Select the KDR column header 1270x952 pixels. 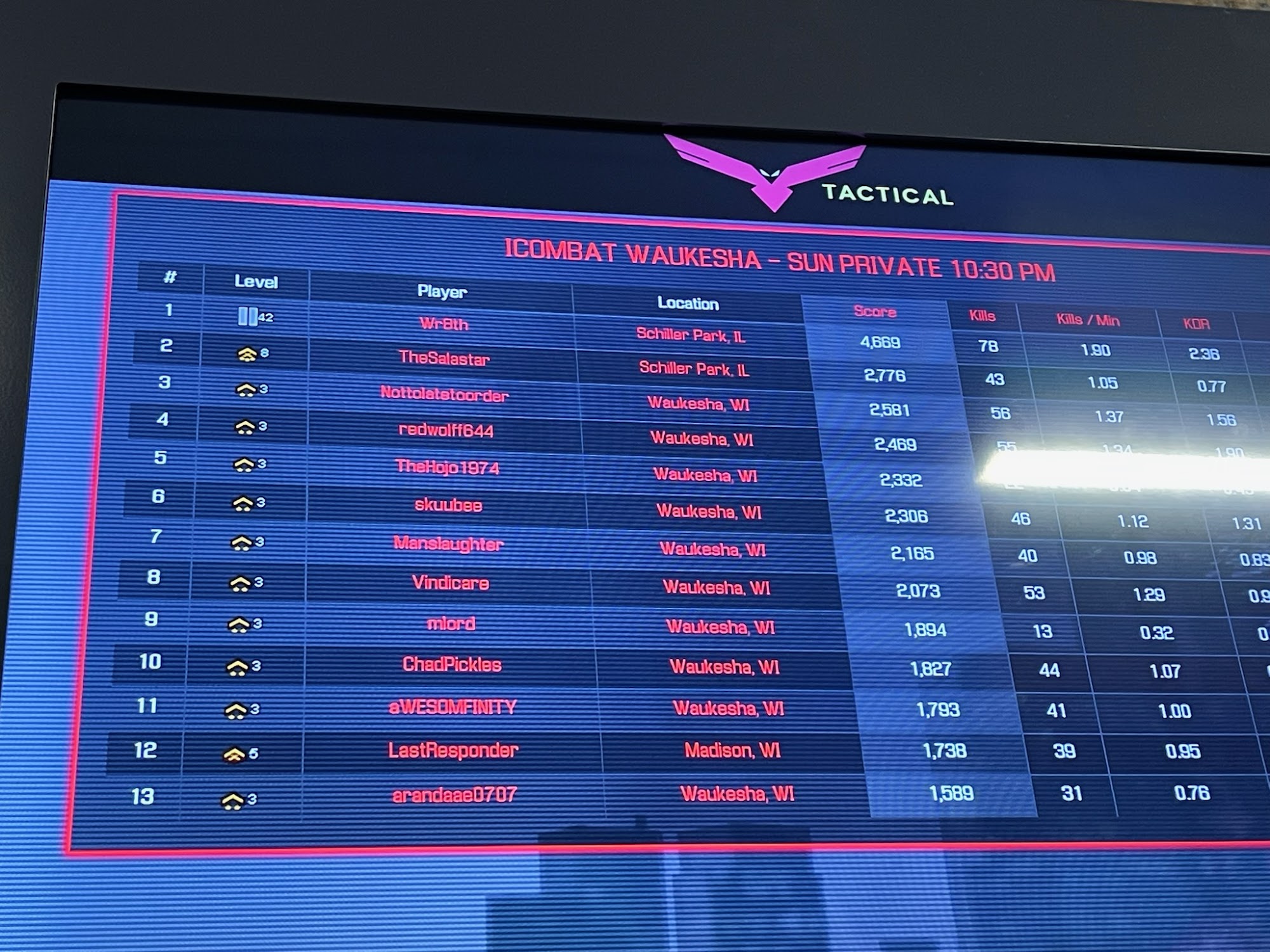click(1196, 324)
